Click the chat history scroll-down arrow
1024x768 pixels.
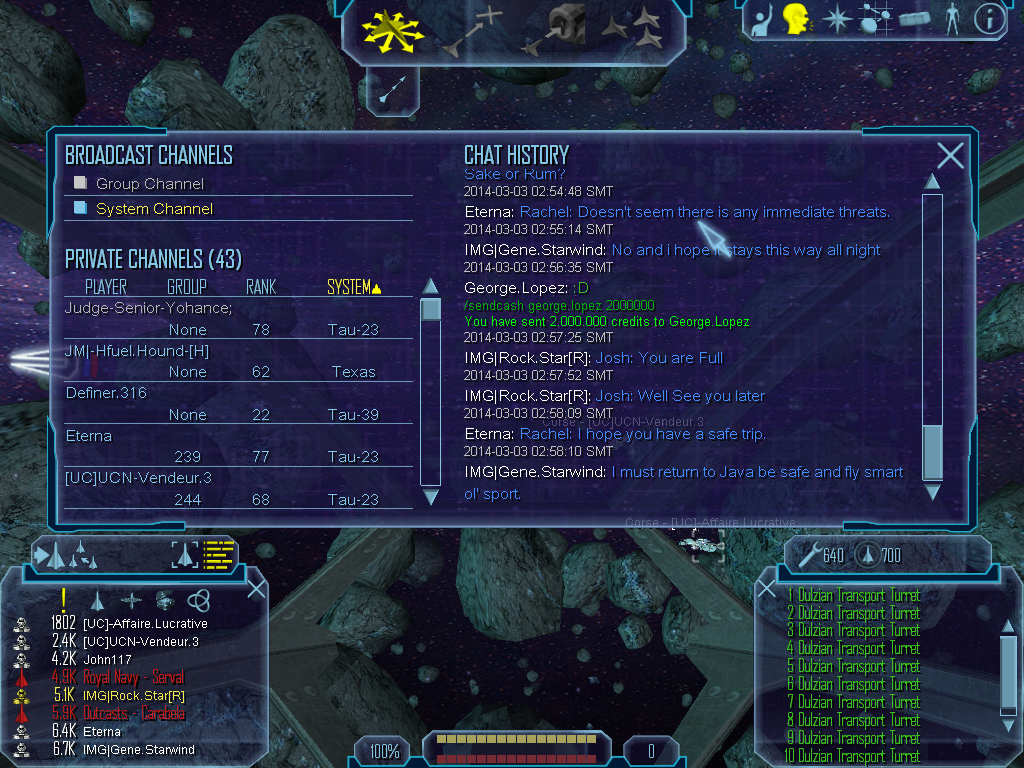coord(932,492)
